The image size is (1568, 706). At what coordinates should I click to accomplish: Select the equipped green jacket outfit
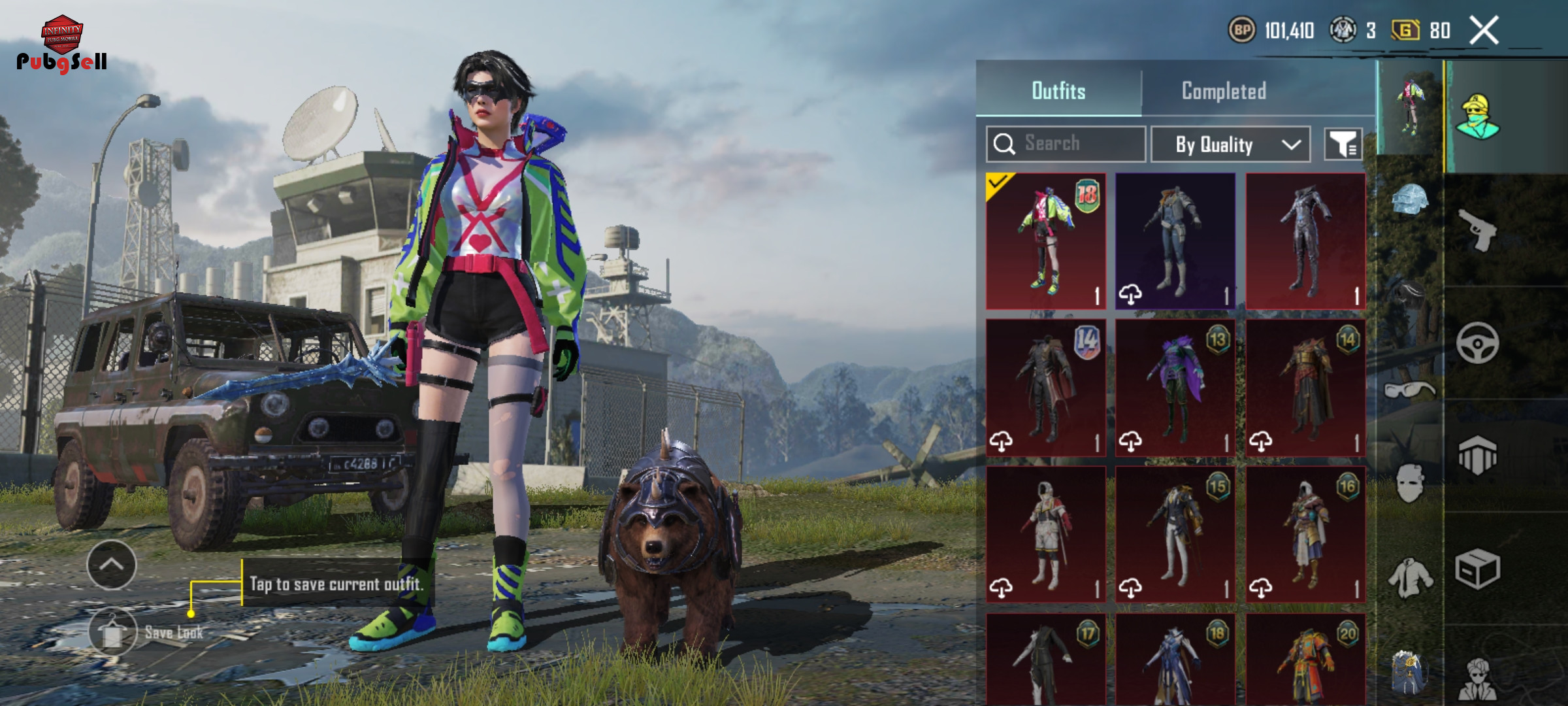[1045, 241]
